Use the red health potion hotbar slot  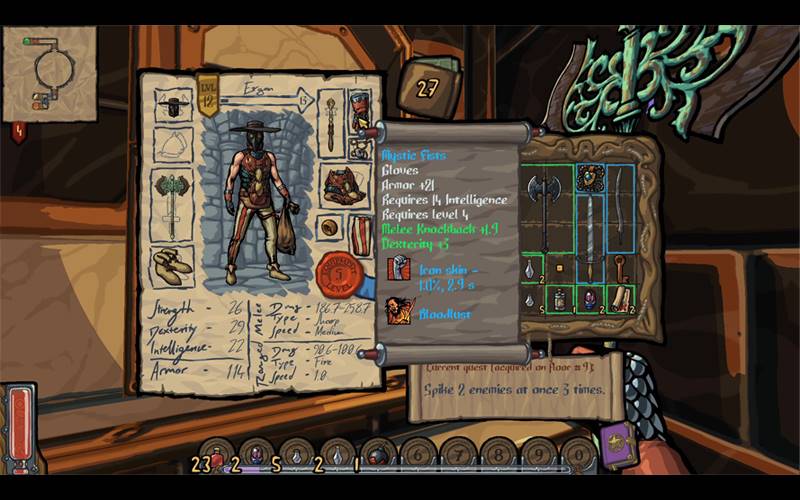[218, 455]
